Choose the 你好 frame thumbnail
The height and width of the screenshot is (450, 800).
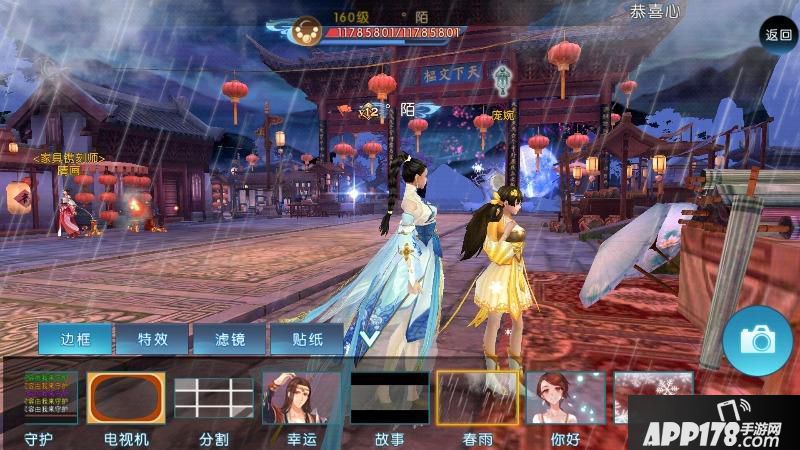point(565,398)
